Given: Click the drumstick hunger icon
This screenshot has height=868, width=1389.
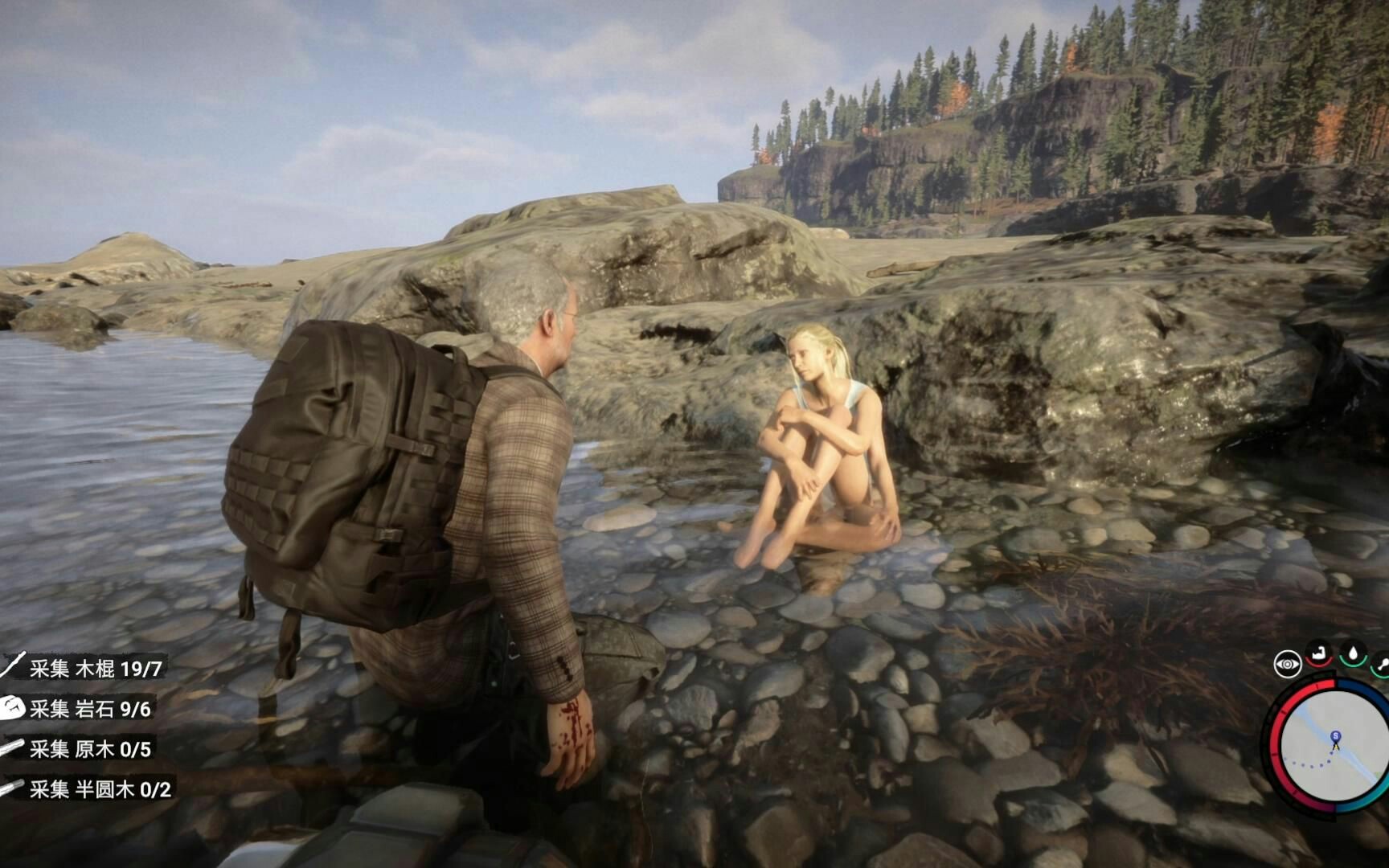Looking at the screenshot, I should point(1382,664).
